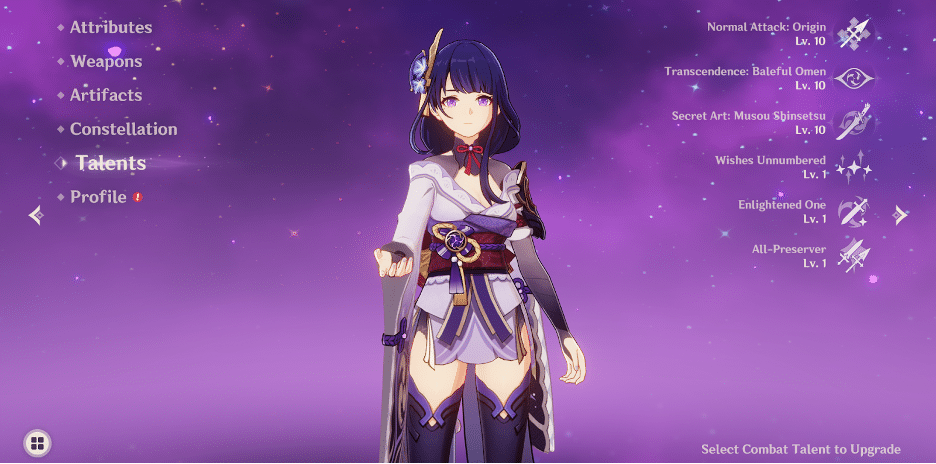View the Wishes Unnumbered passive talent
936x464 pixels.
click(854, 167)
